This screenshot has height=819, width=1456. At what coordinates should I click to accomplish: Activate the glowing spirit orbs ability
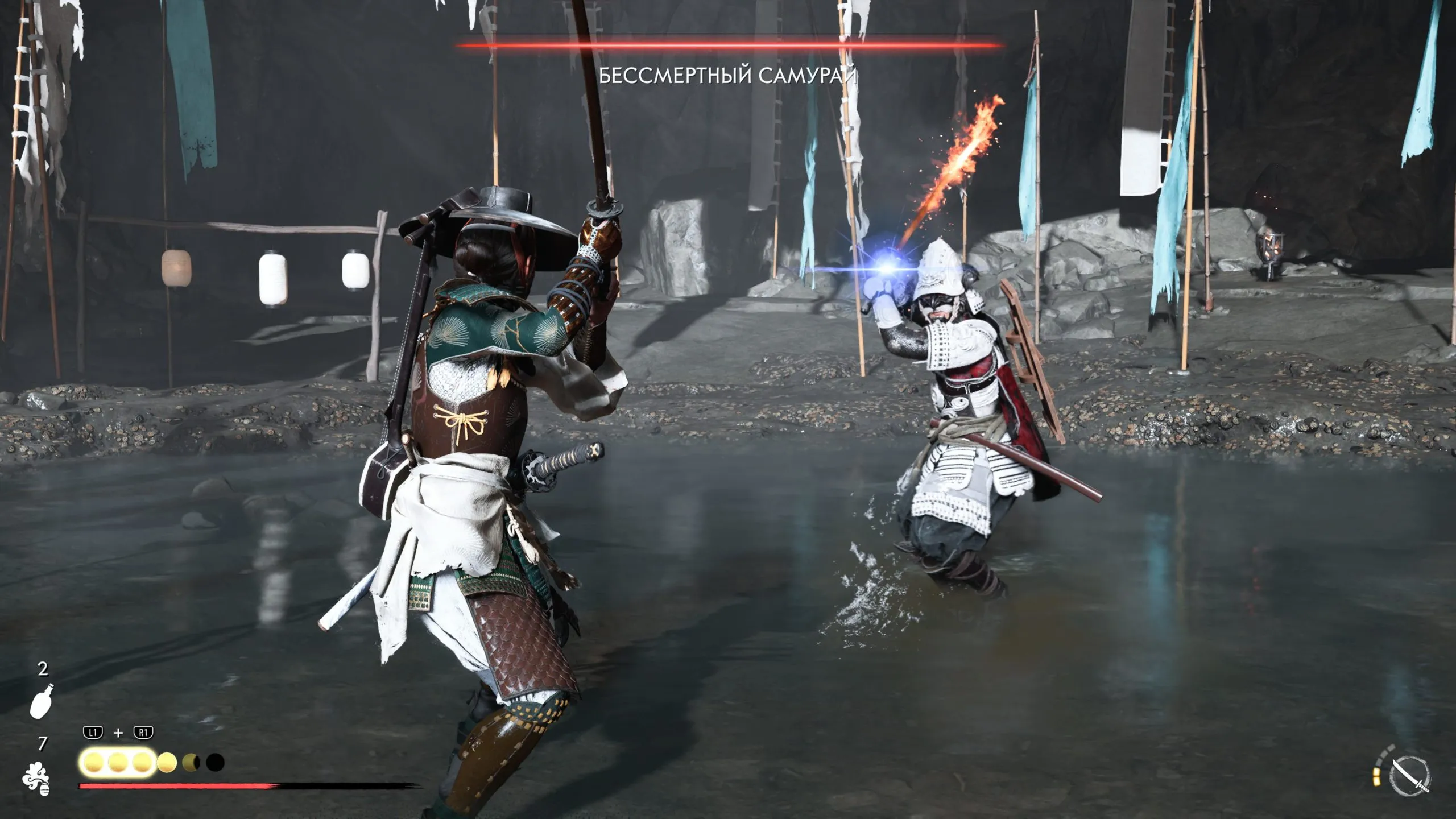[118, 763]
